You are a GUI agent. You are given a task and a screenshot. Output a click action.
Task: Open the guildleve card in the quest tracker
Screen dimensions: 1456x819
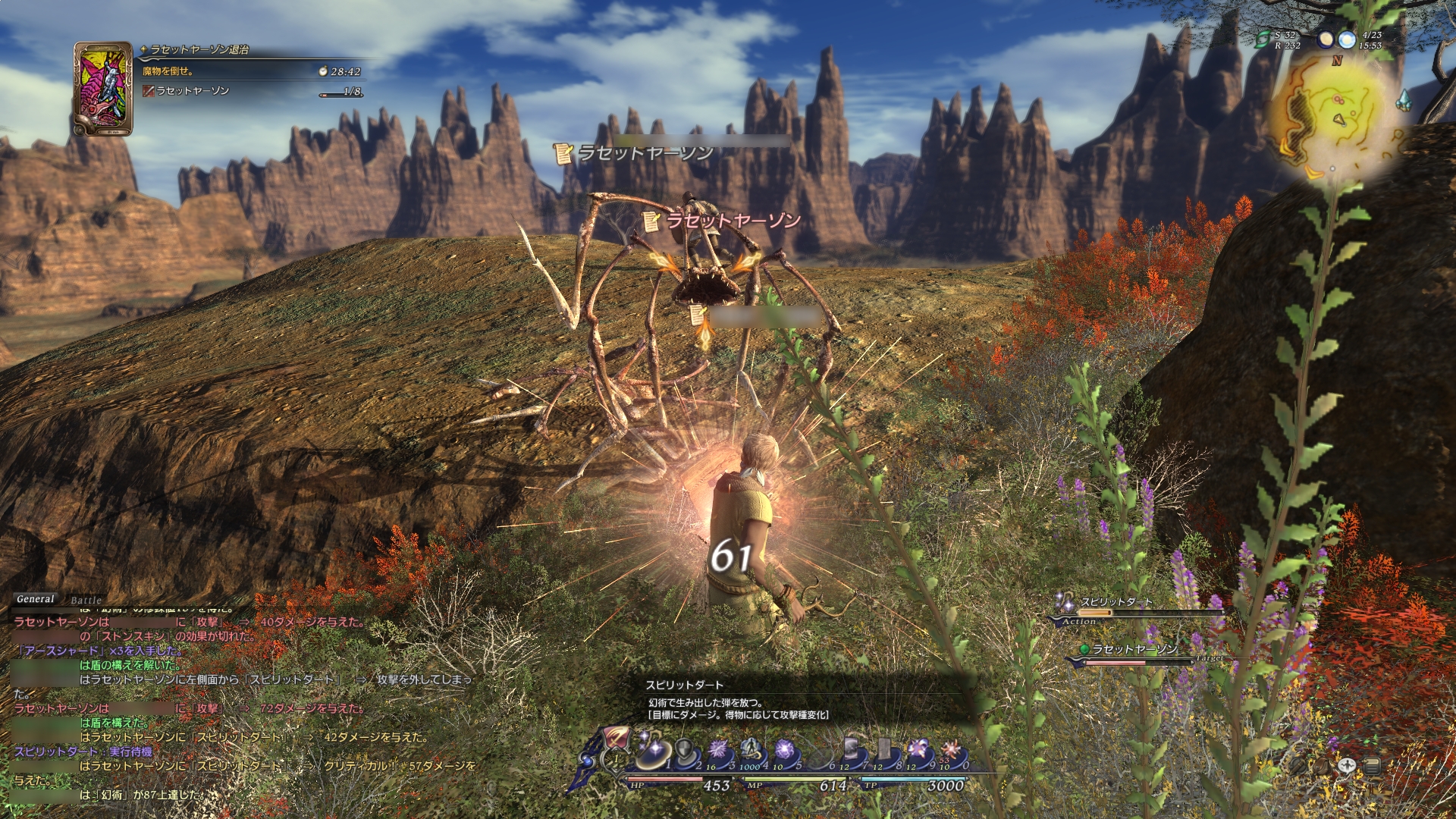[102, 89]
